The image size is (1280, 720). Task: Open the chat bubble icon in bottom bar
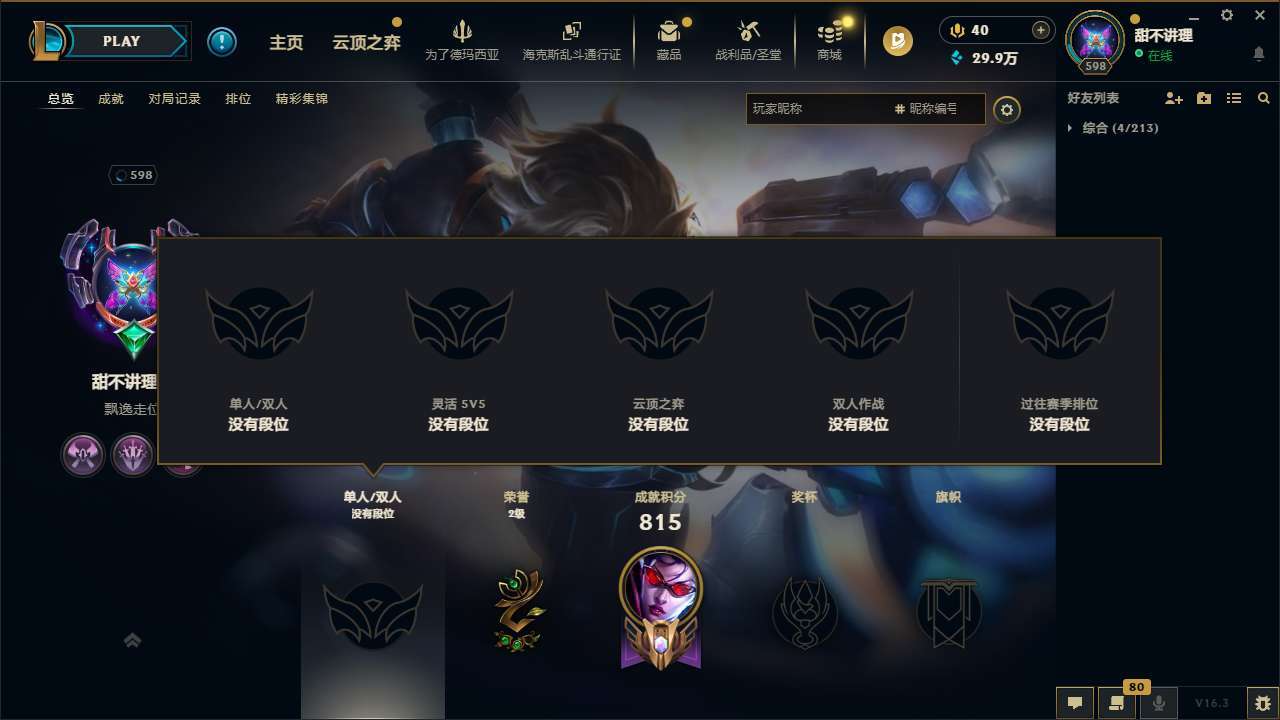(1074, 703)
